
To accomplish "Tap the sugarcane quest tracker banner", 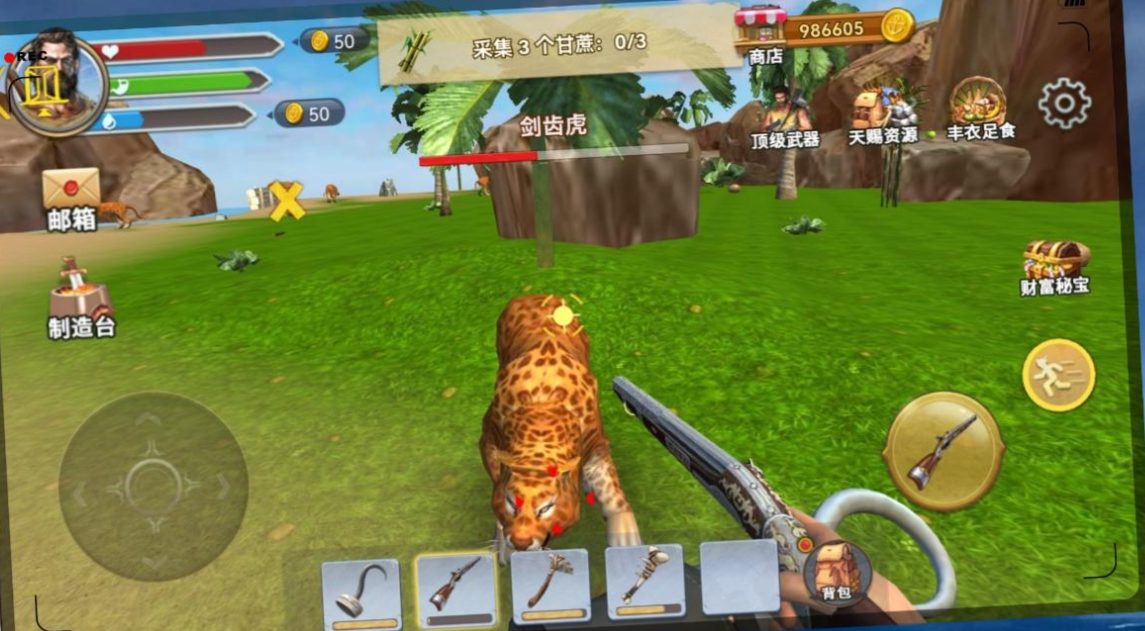I will (x=558, y=43).
